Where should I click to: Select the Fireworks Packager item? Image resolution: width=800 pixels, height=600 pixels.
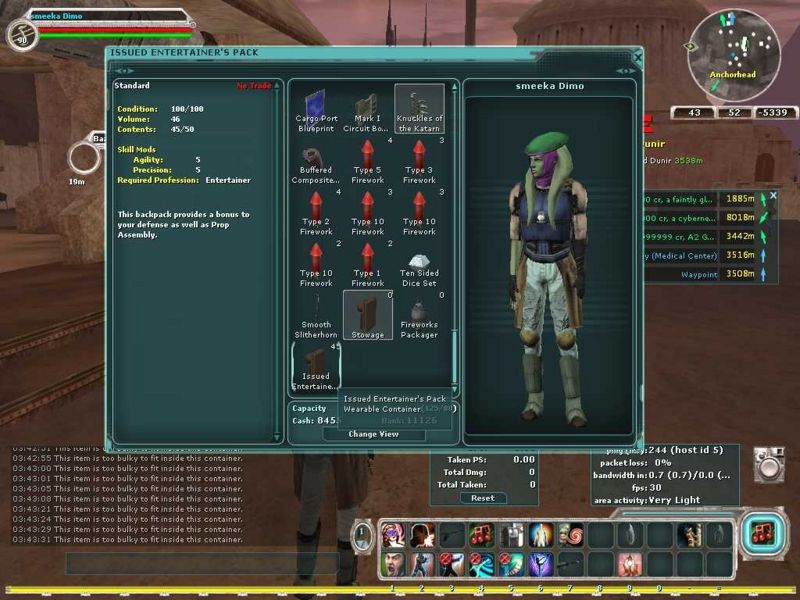[x=419, y=316]
